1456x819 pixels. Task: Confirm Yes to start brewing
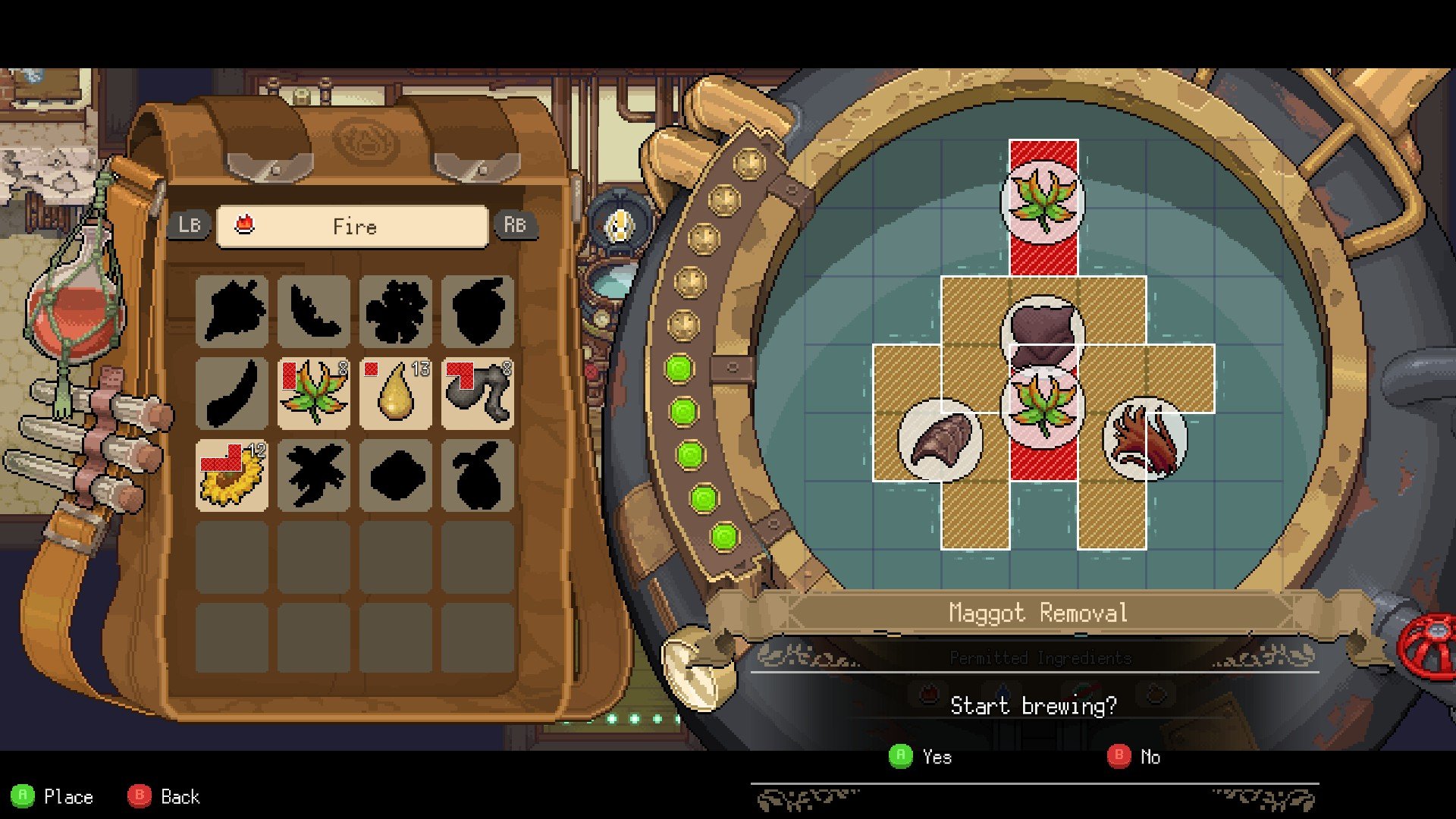tap(921, 757)
